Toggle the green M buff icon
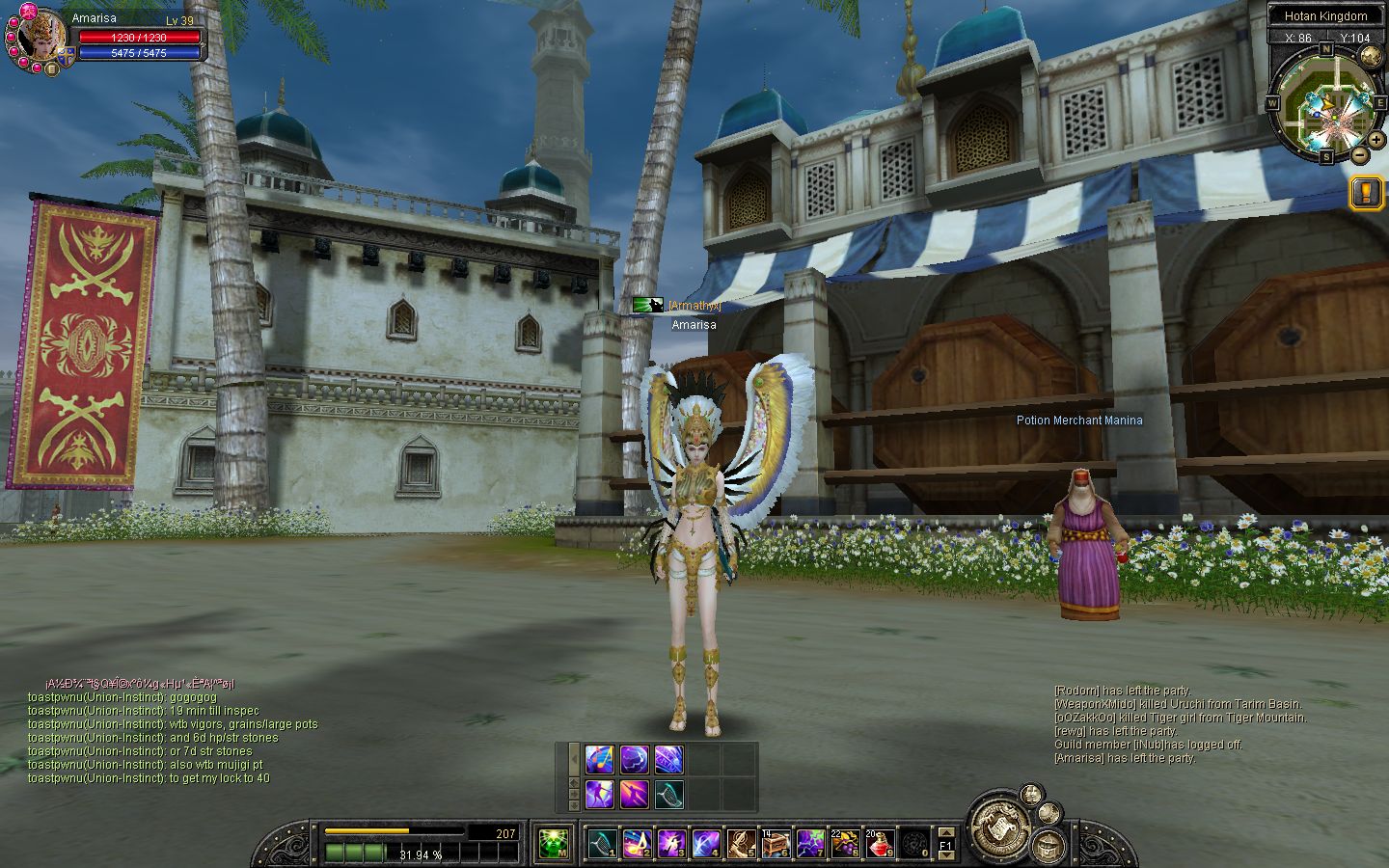Image resolution: width=1389 pixels, height=868 pixels. pyautogui.click(x=553, y=844)
